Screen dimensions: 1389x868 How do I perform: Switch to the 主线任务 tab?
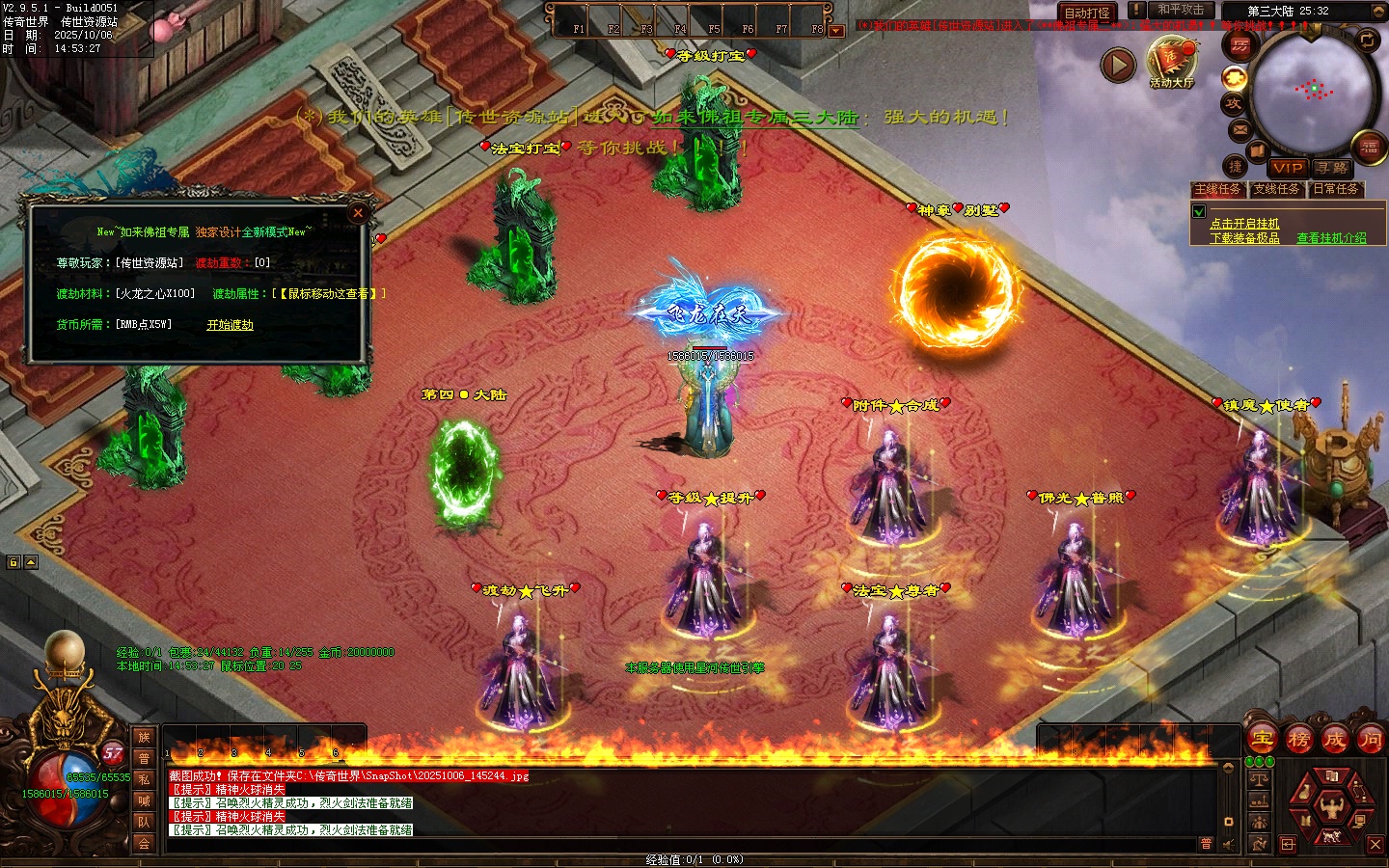1218,189
